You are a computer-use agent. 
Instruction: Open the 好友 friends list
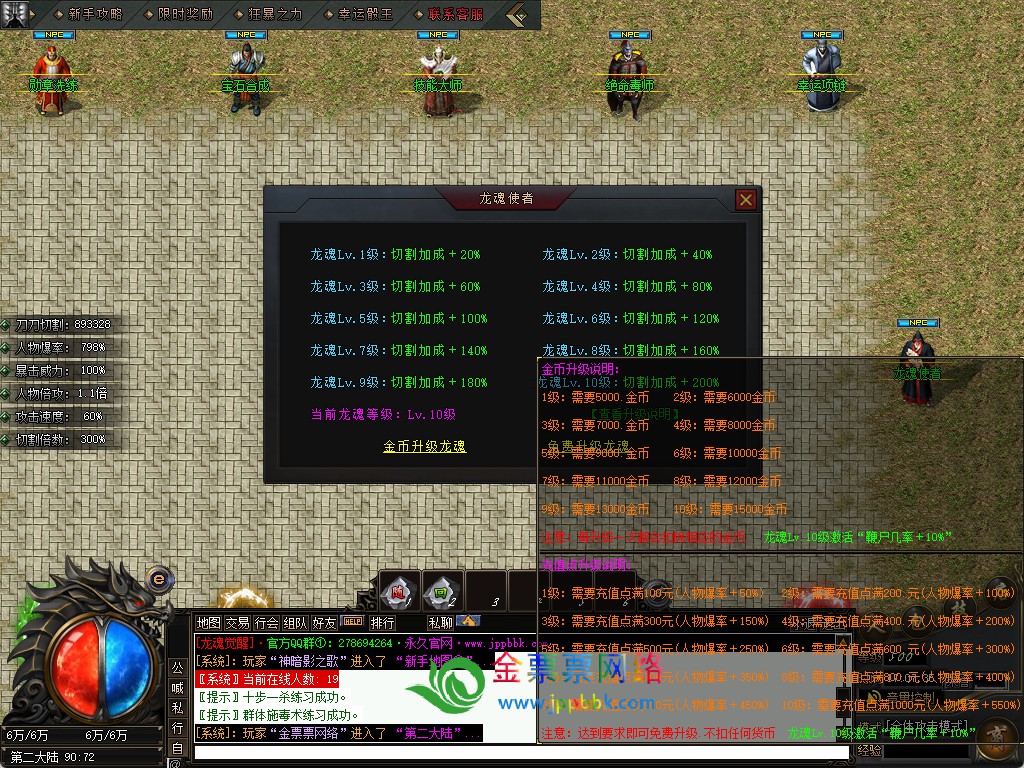324,623
